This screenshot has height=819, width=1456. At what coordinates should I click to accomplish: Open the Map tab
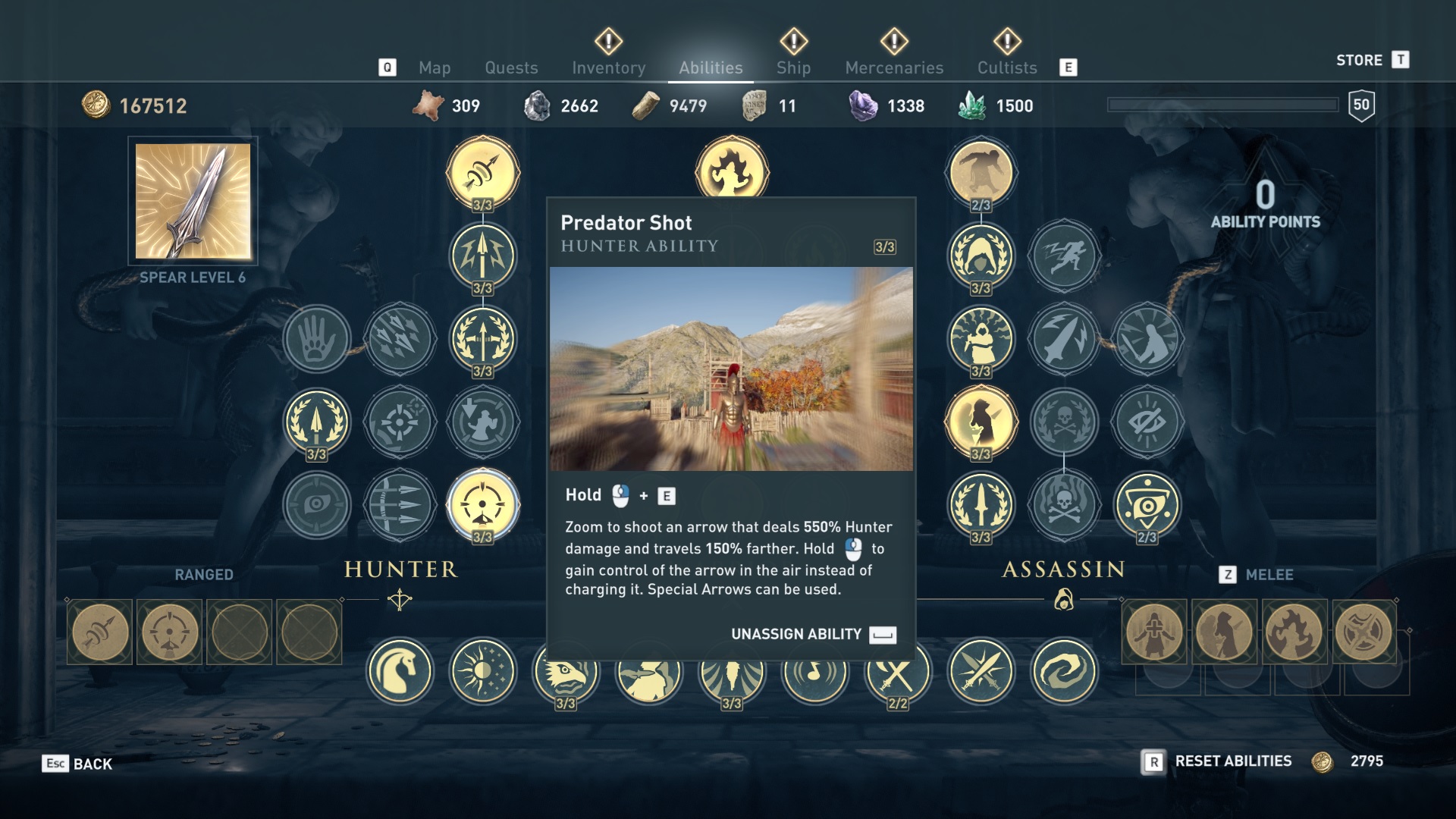point(435,68)
